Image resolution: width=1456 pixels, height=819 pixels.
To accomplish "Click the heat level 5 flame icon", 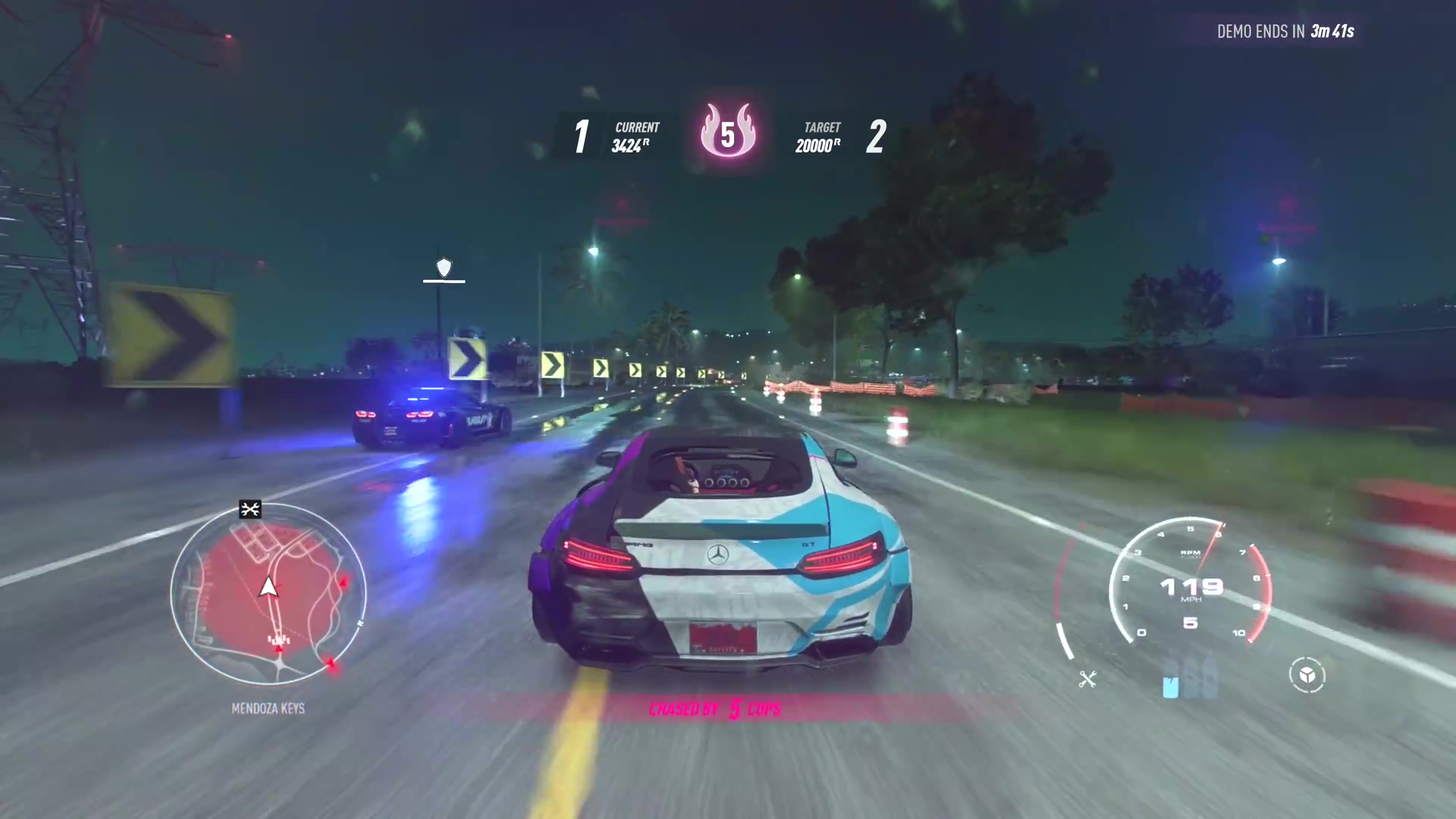I will click(x=727, y=133).
